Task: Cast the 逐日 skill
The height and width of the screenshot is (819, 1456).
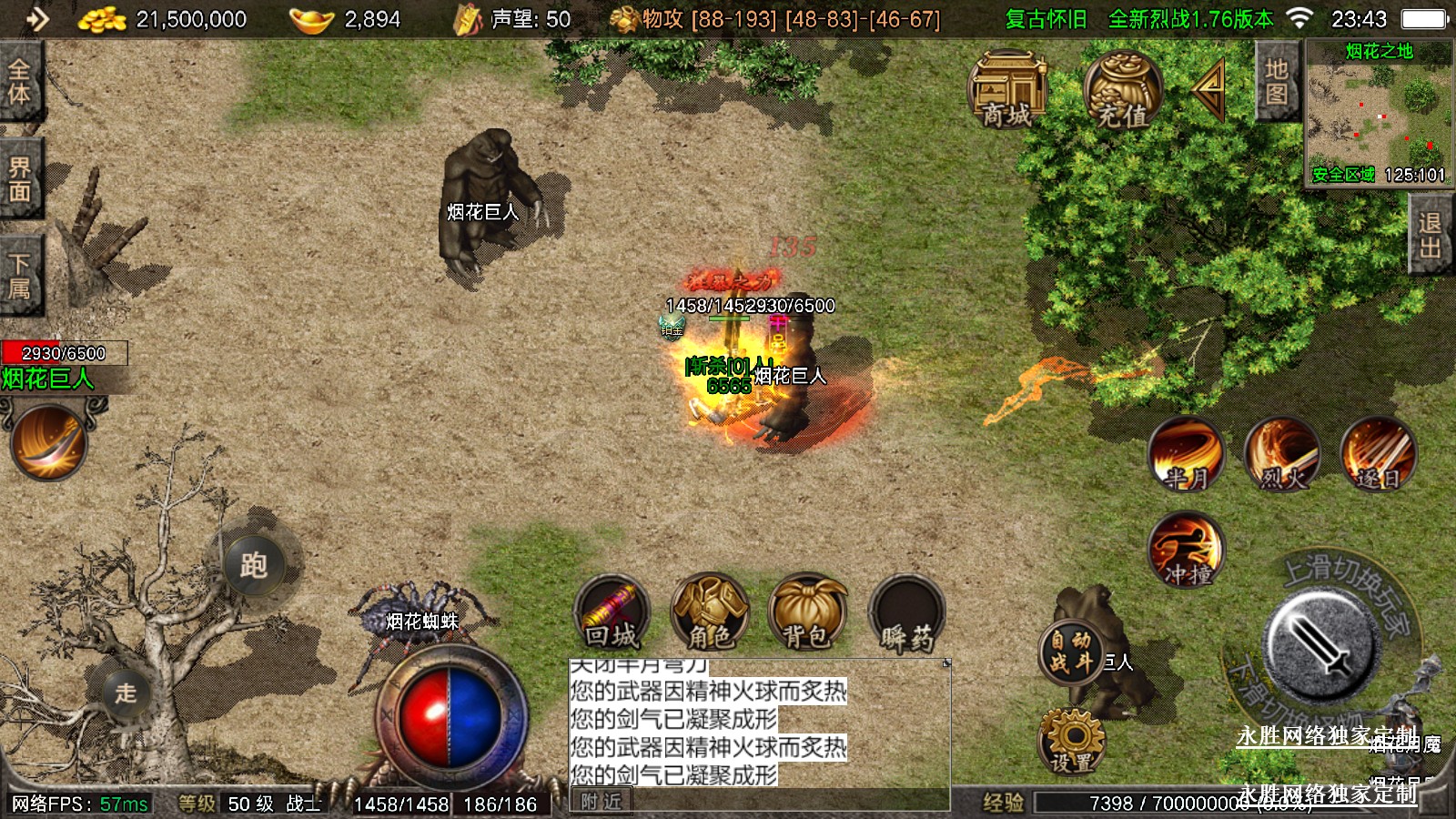Action: (1378, 453)
